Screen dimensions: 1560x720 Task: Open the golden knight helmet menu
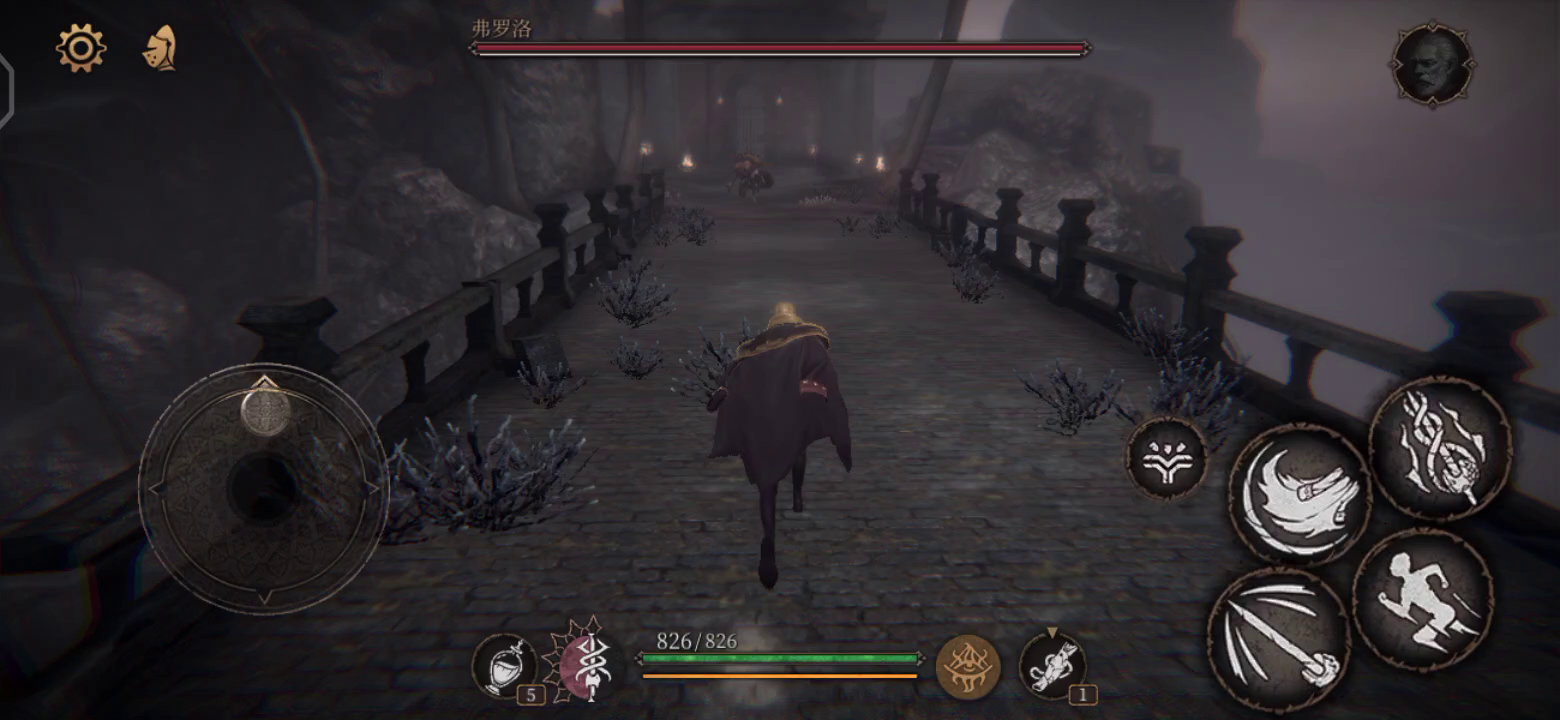(160, 47)
